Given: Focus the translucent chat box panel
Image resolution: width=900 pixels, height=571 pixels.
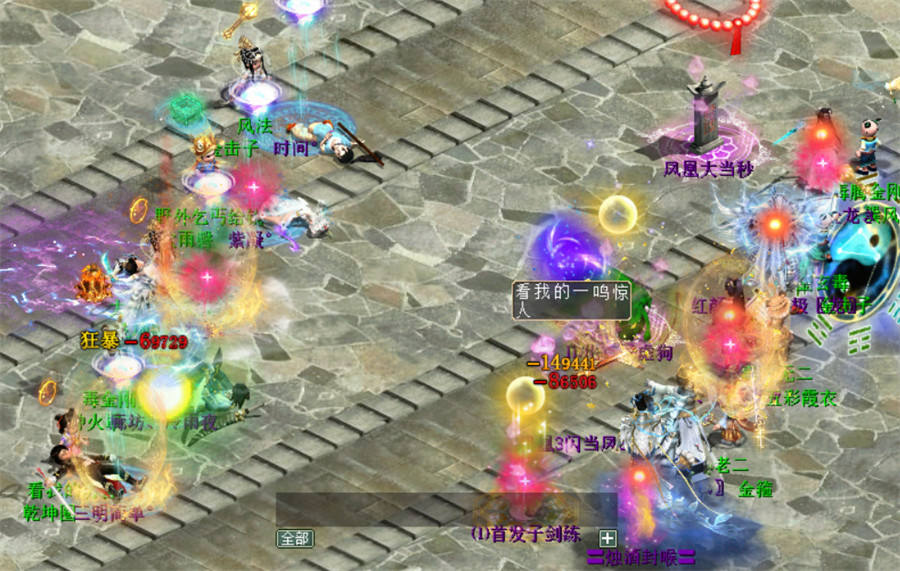Looking at the screenshot, I should (445, 509).
